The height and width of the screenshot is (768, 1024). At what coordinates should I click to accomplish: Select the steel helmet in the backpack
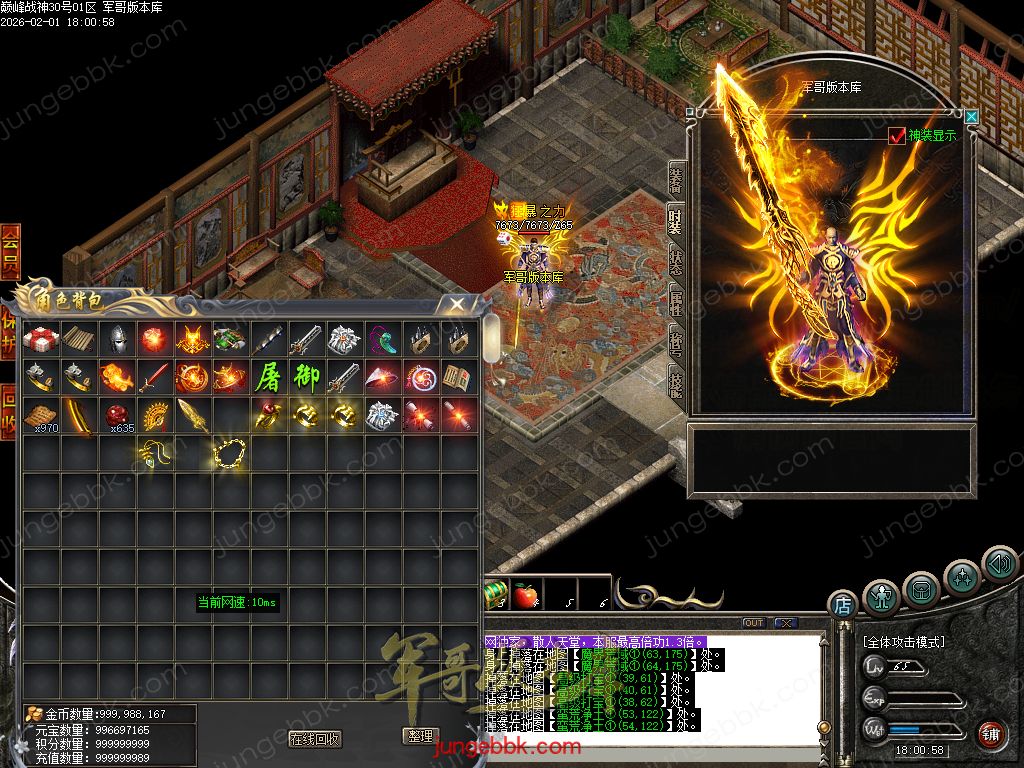click(x=117, y=339)
